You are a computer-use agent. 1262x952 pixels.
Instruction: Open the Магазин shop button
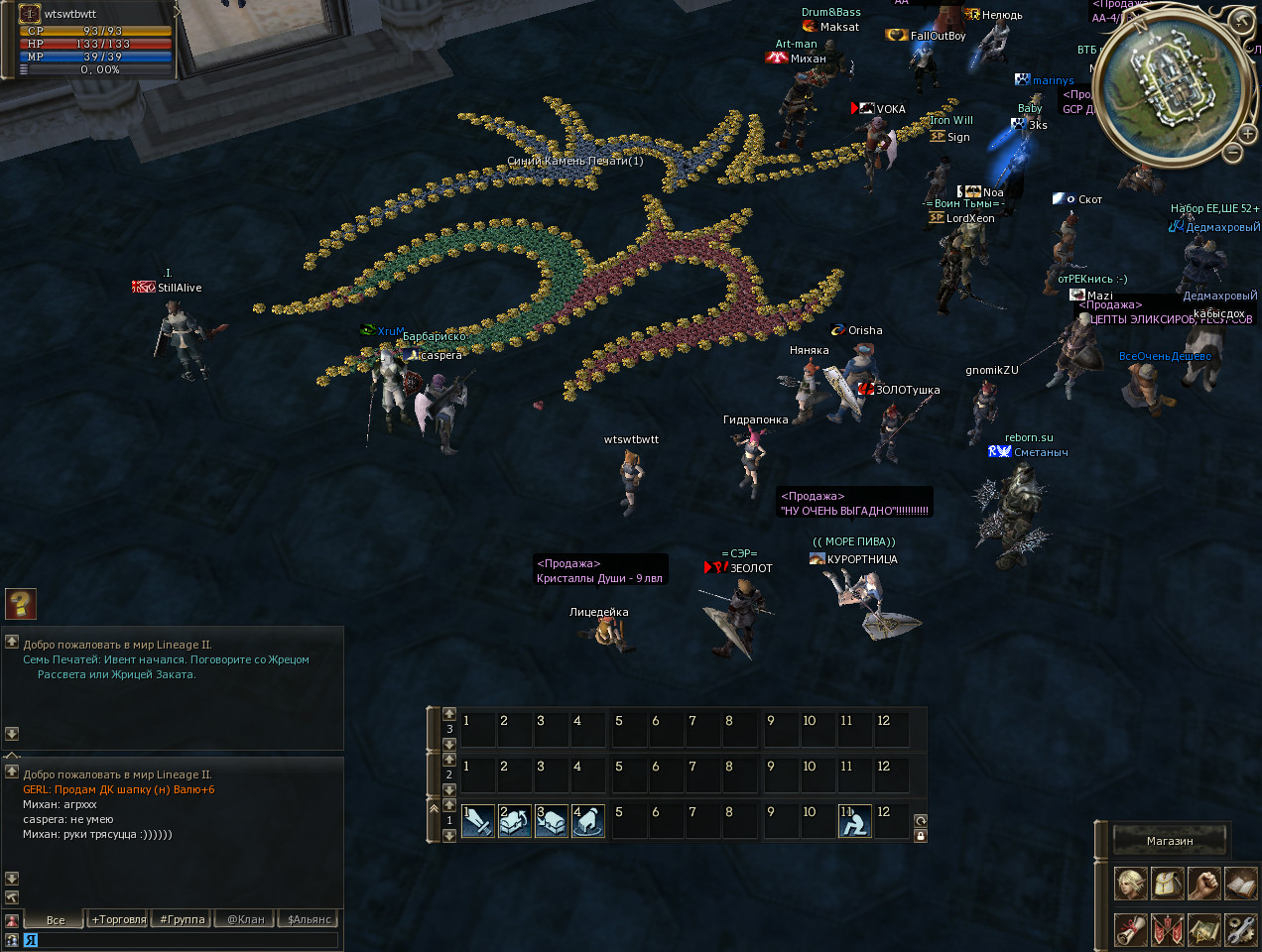click(x=1170, y=841)
